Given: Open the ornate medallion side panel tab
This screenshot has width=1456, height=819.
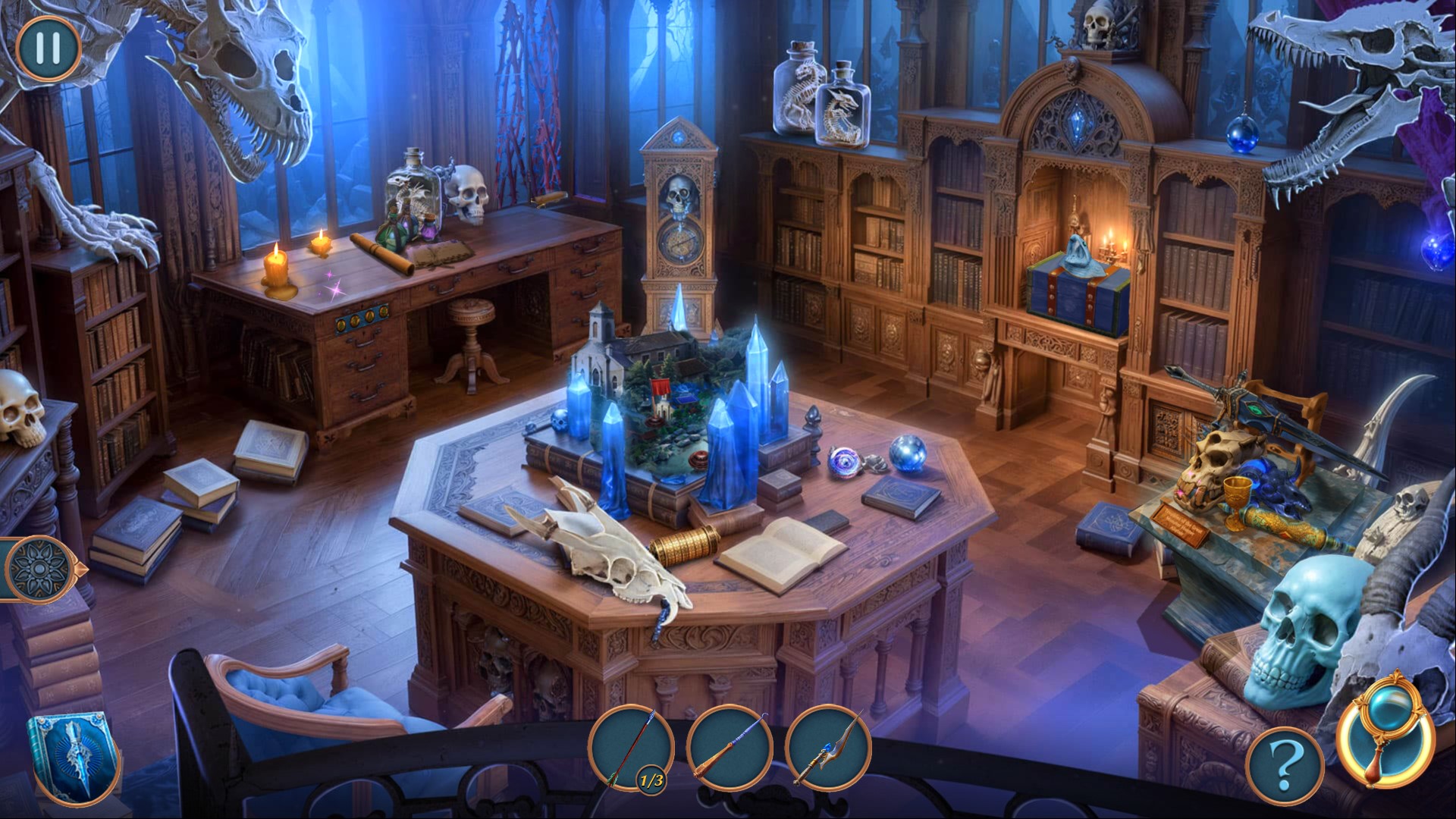Looking at the screenshot, I should tap(38, 568).
